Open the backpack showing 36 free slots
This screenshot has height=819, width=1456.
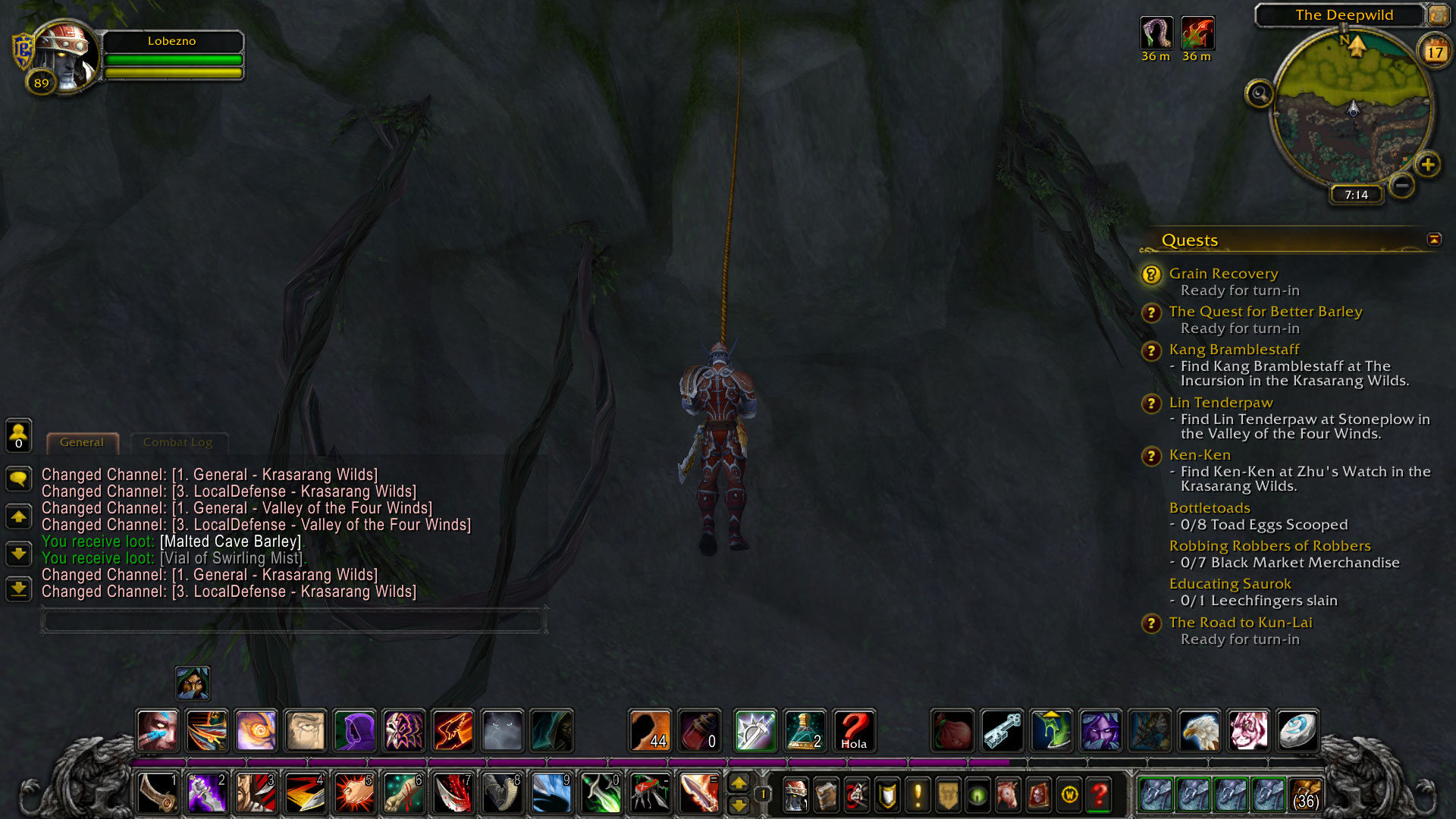coord(1305,795)
